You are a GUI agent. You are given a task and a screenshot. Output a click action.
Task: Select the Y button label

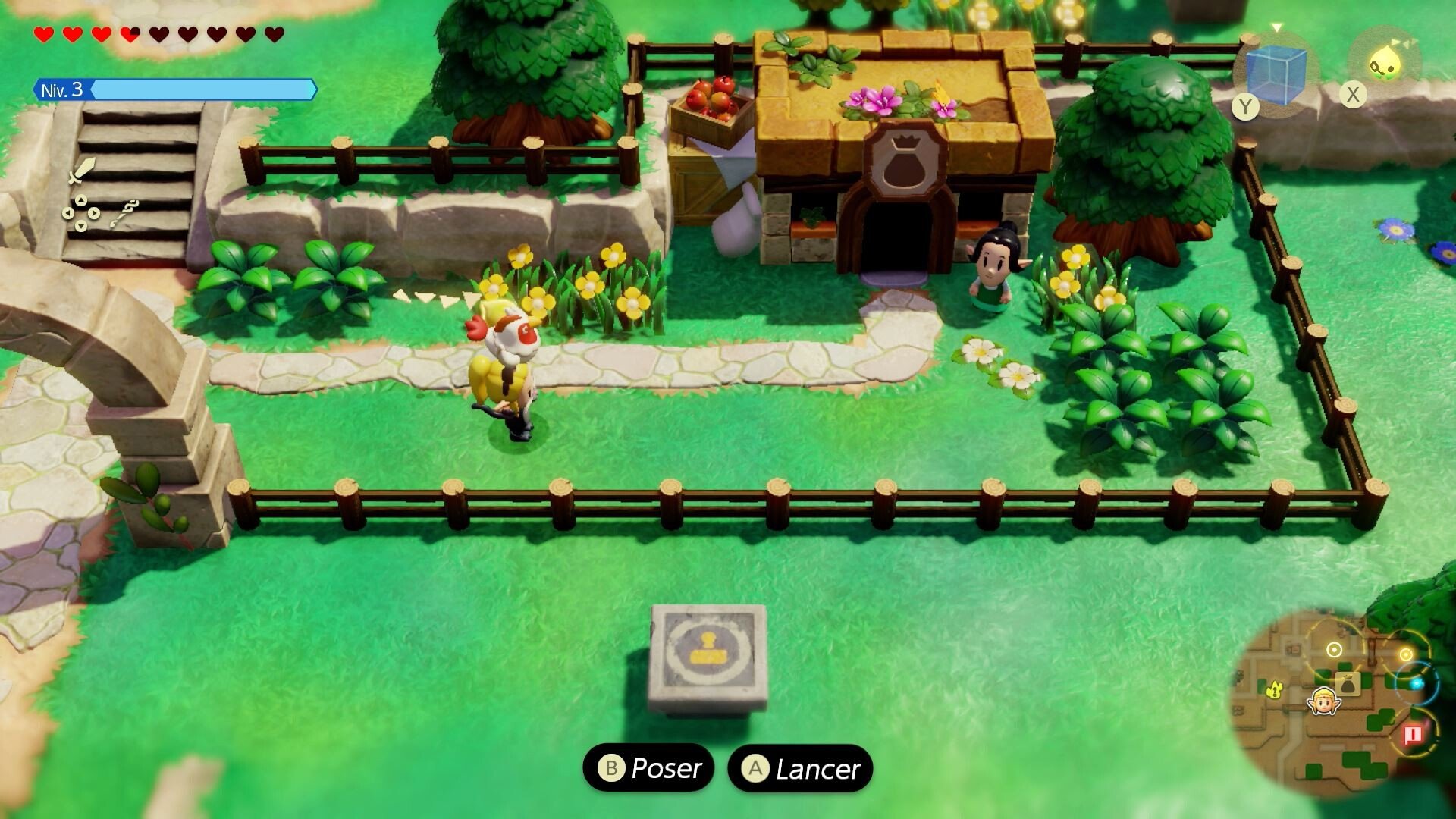coord(1246,106)
